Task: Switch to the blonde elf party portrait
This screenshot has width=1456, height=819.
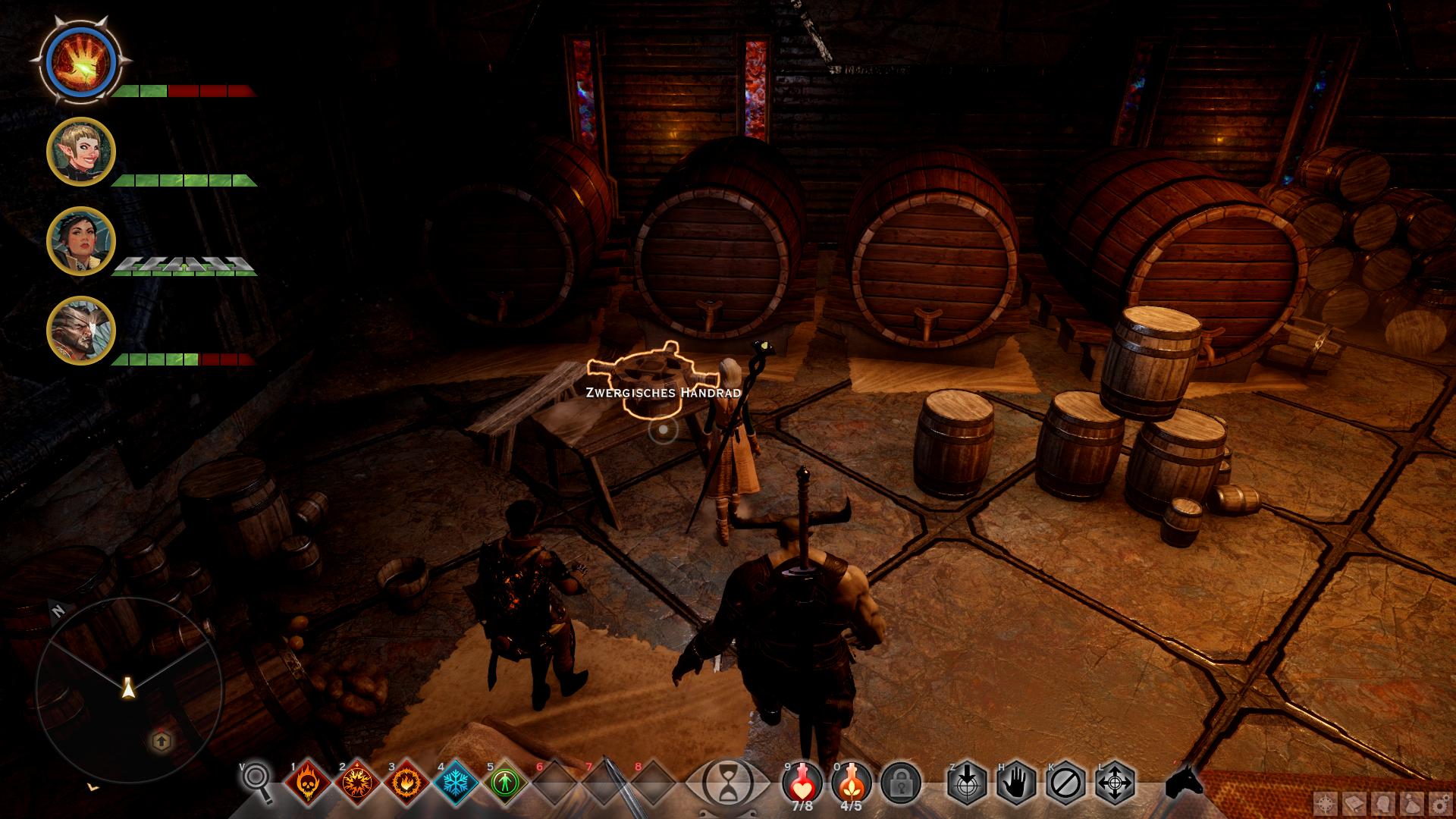Action: pos(80,152)
